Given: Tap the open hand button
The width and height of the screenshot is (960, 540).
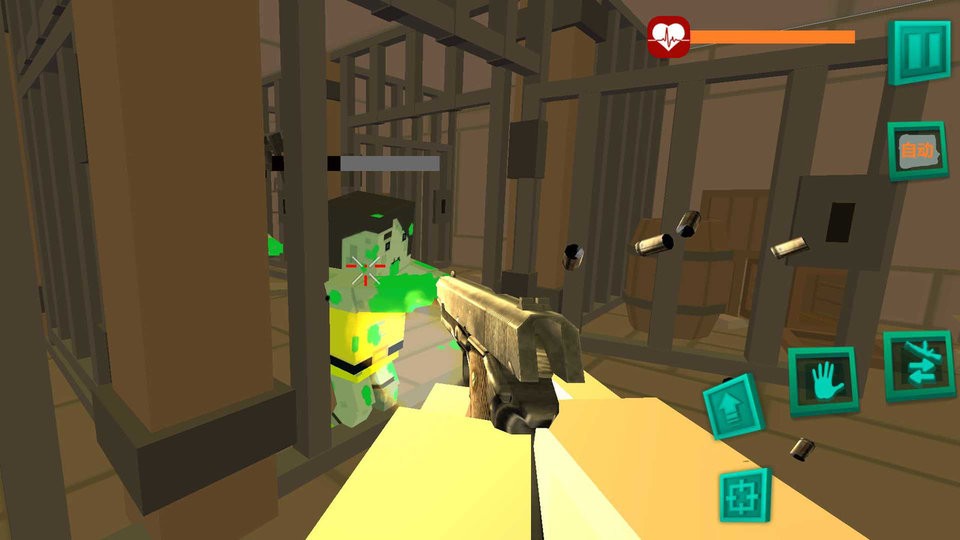Looking at the screenshot, I should pos(823,380).
